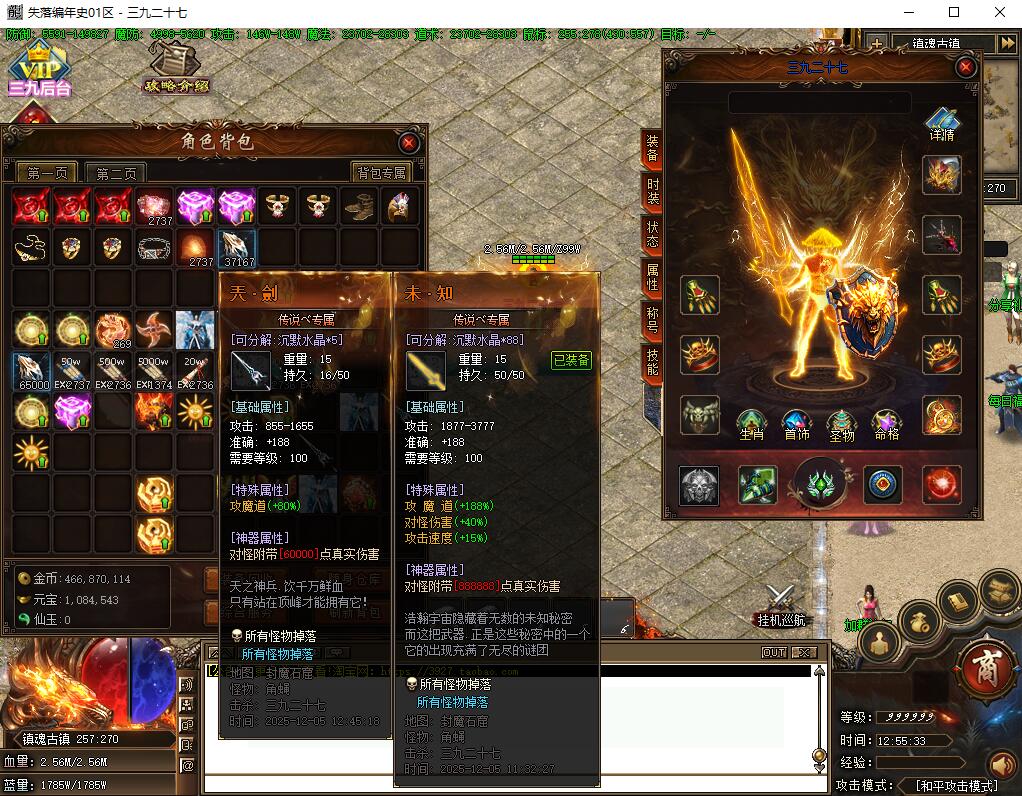Viewport: 1022px width, 796px height.
Task: Maximize the game window
Action: (954, 12)
